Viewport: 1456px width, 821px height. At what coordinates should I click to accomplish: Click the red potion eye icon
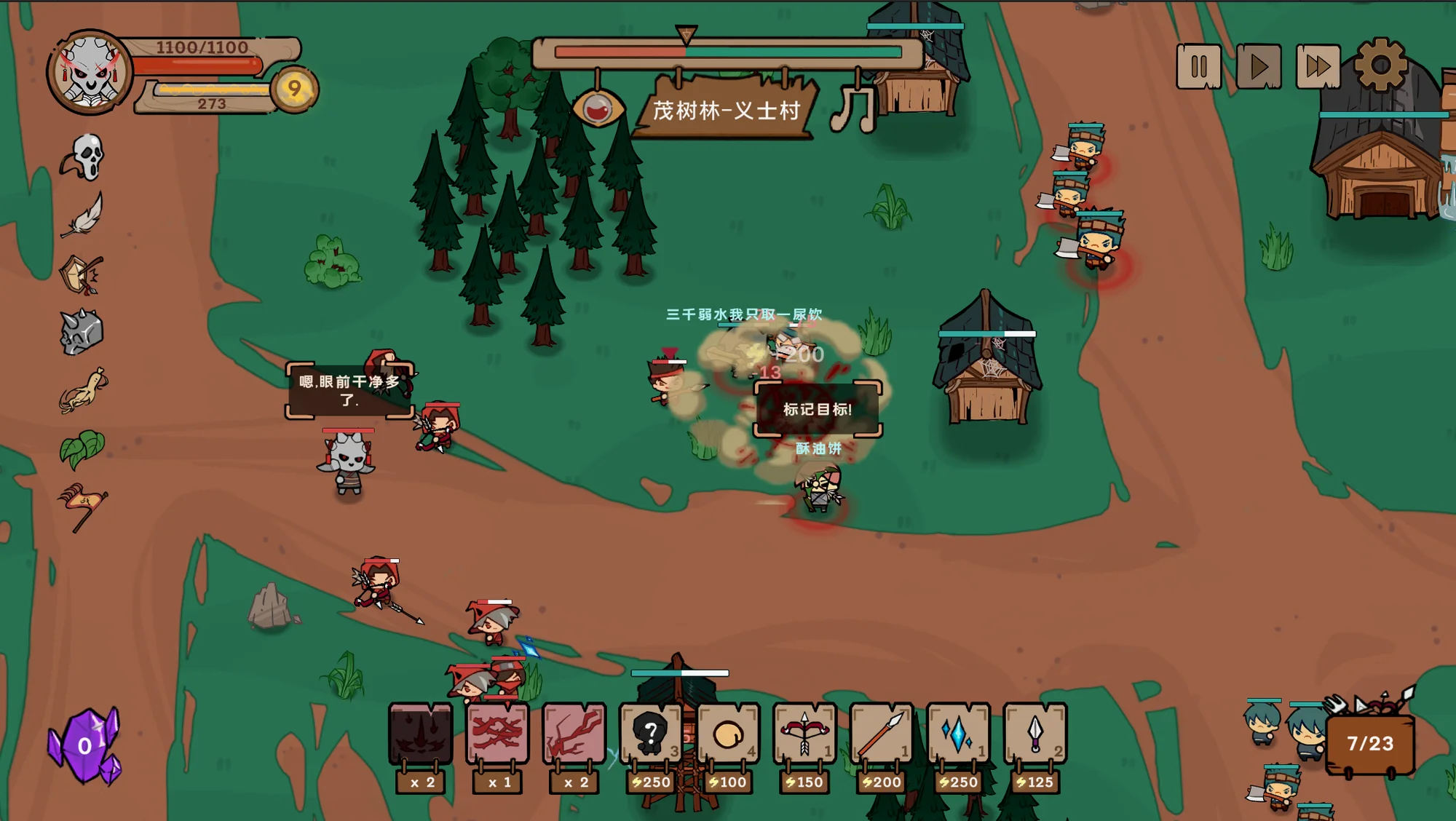pyautogui.click(x=598, y=109)
